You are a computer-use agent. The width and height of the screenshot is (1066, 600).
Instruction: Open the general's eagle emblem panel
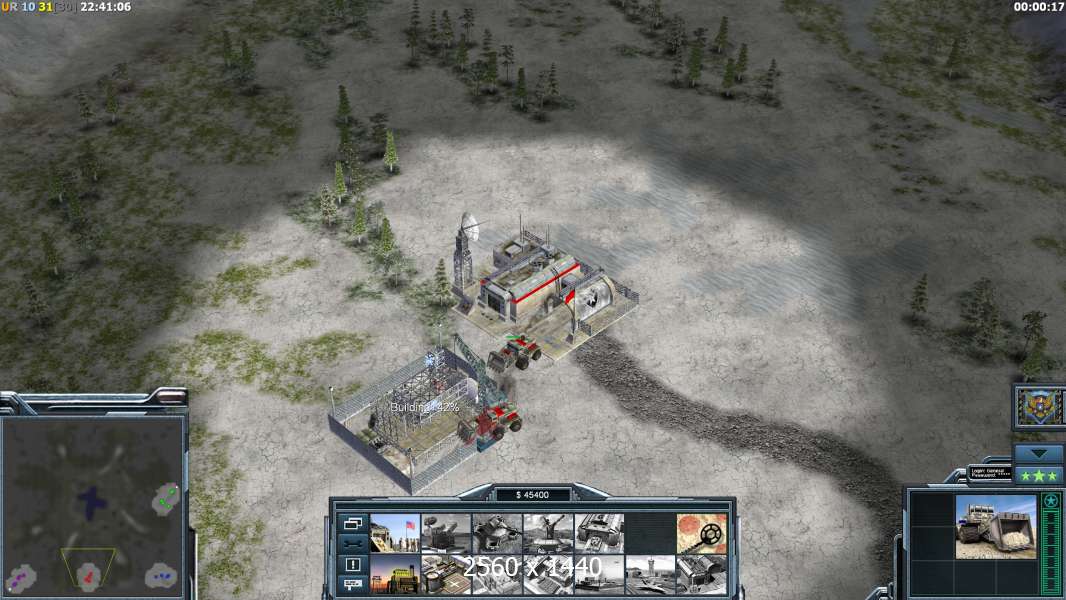click(x=1039, y=407)
